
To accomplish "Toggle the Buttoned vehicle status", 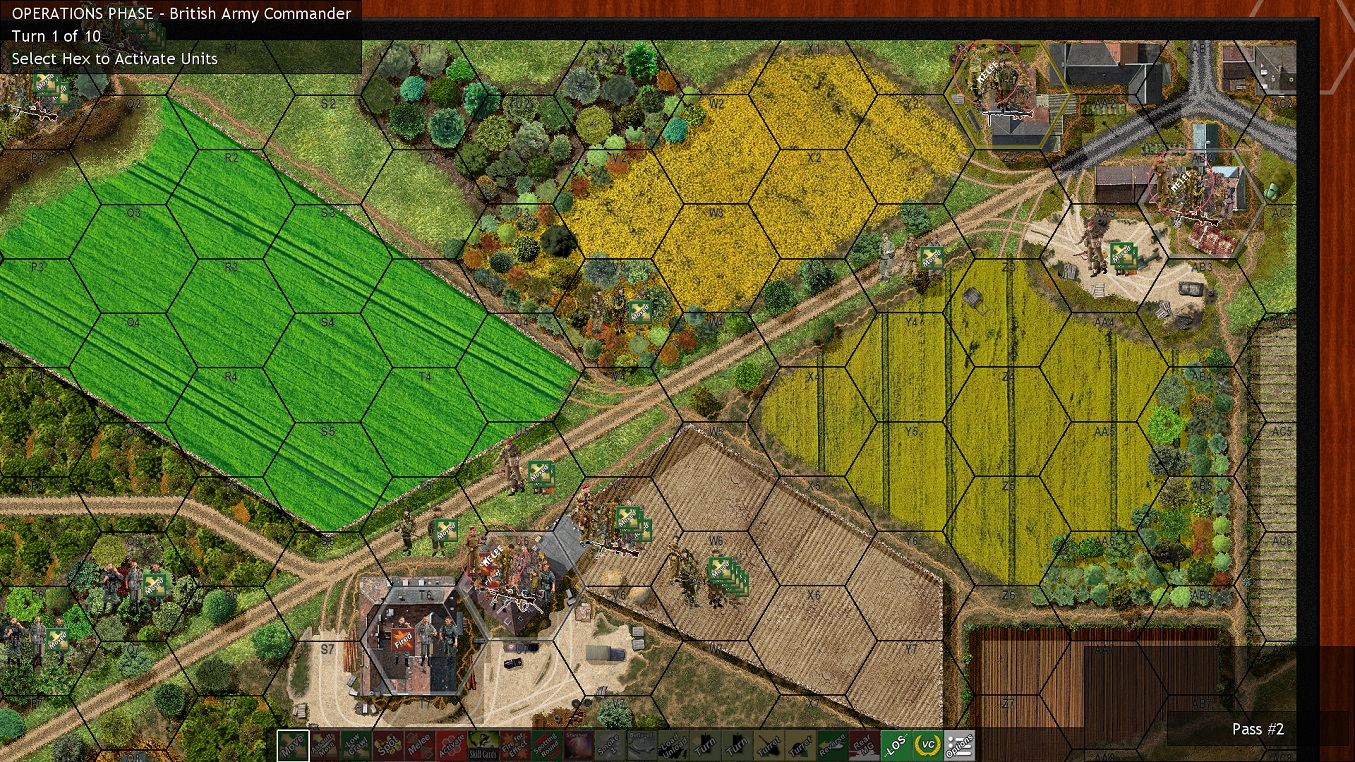I will click(x=641, y=745).
